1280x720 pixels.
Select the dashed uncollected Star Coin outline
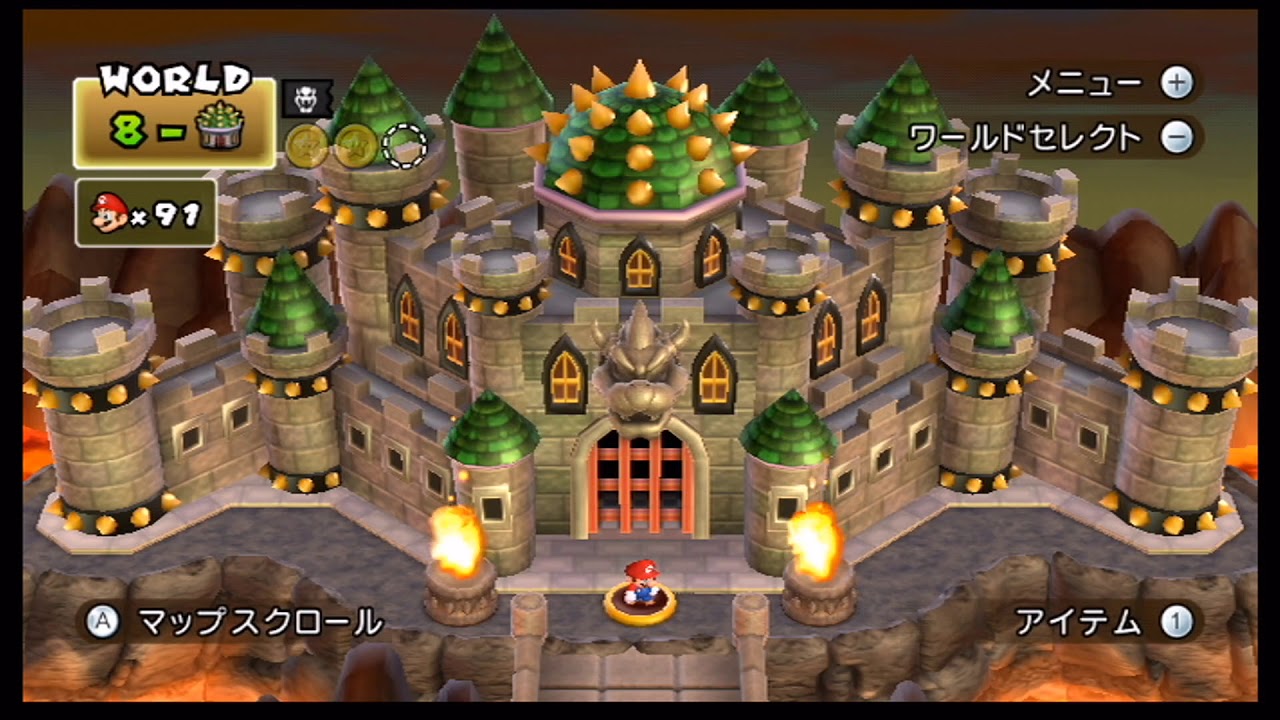402,145
